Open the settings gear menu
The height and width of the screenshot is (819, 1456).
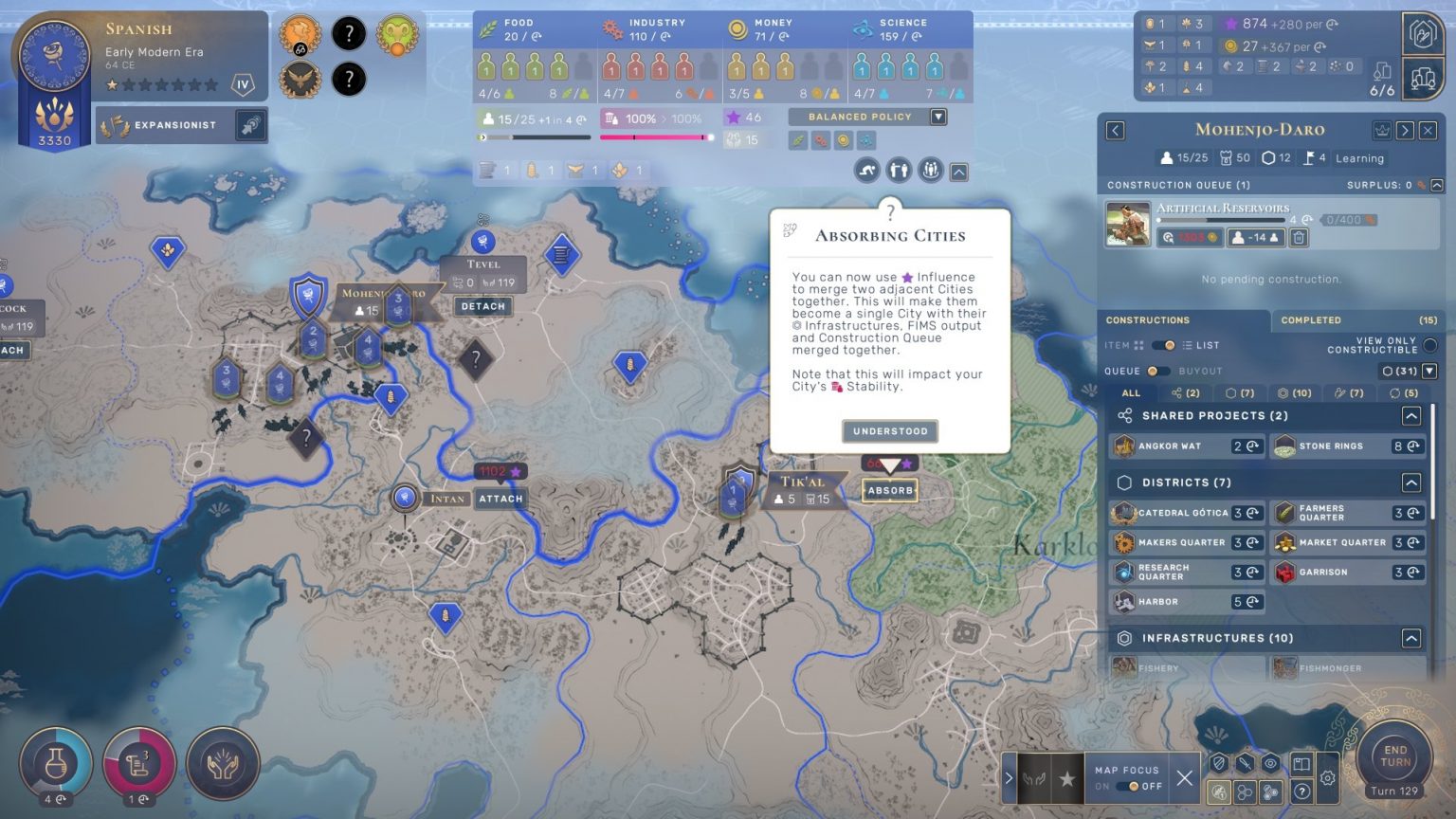[x=1325, y=777]
